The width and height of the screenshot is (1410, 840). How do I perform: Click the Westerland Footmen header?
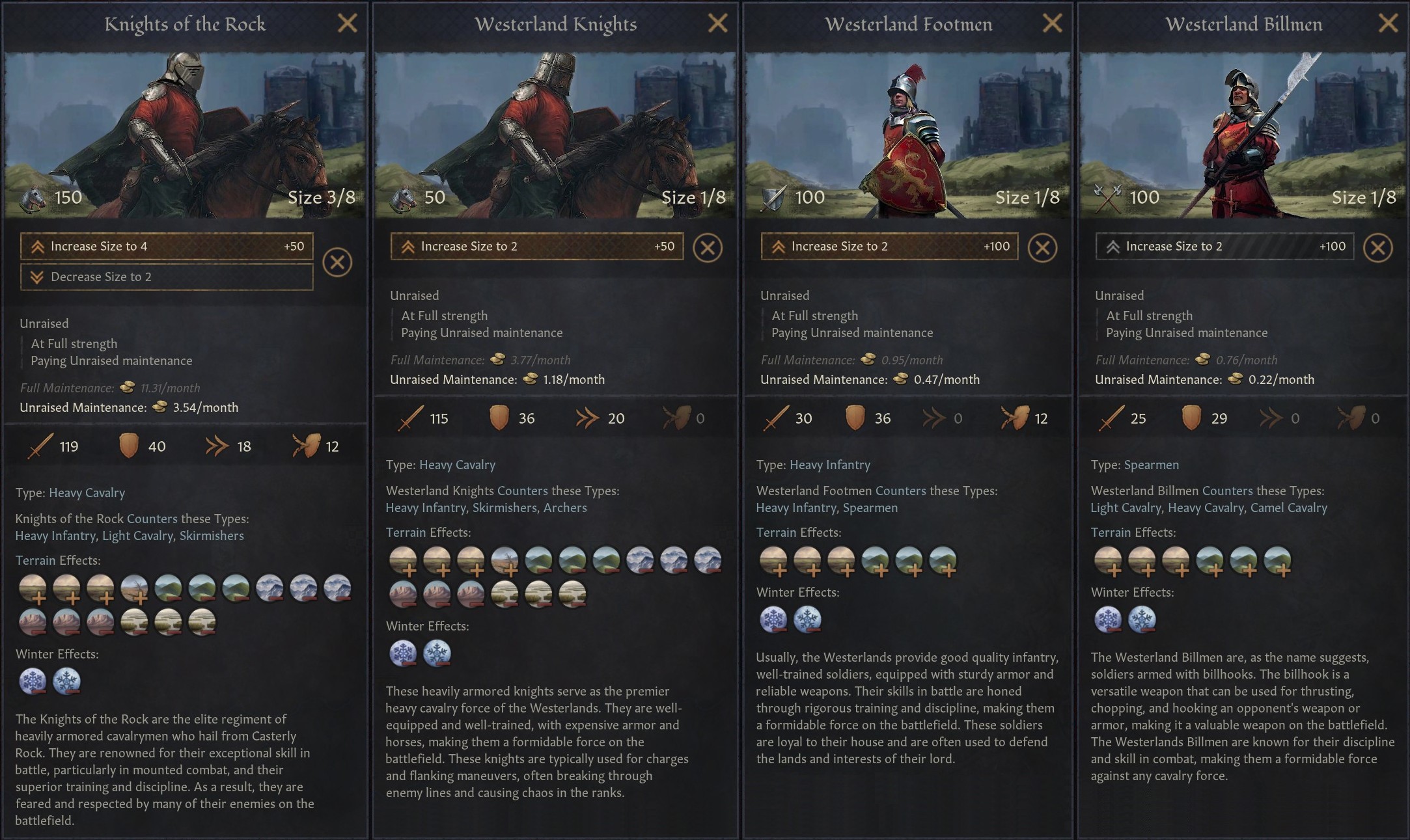point(909,24)
